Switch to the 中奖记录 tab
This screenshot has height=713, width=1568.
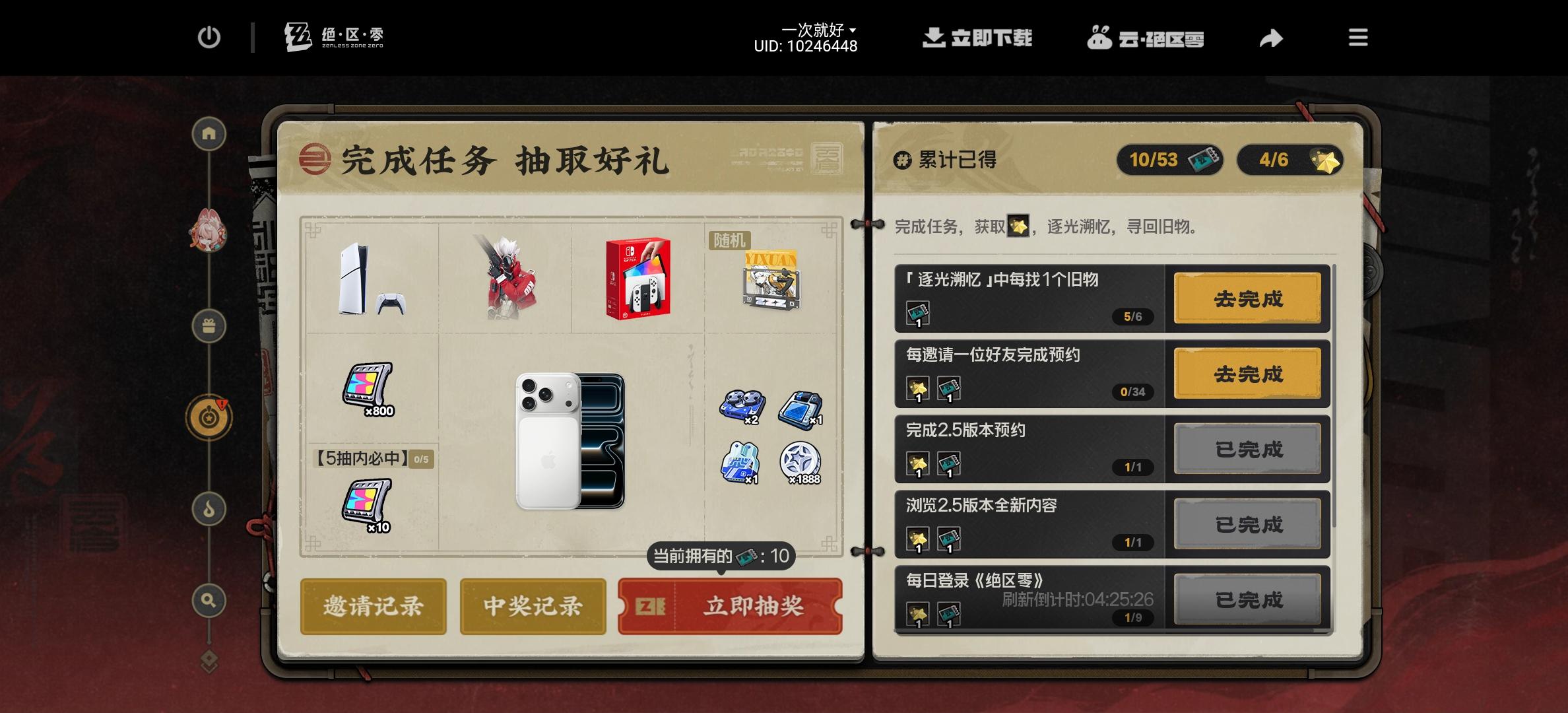tap(532, 605)
